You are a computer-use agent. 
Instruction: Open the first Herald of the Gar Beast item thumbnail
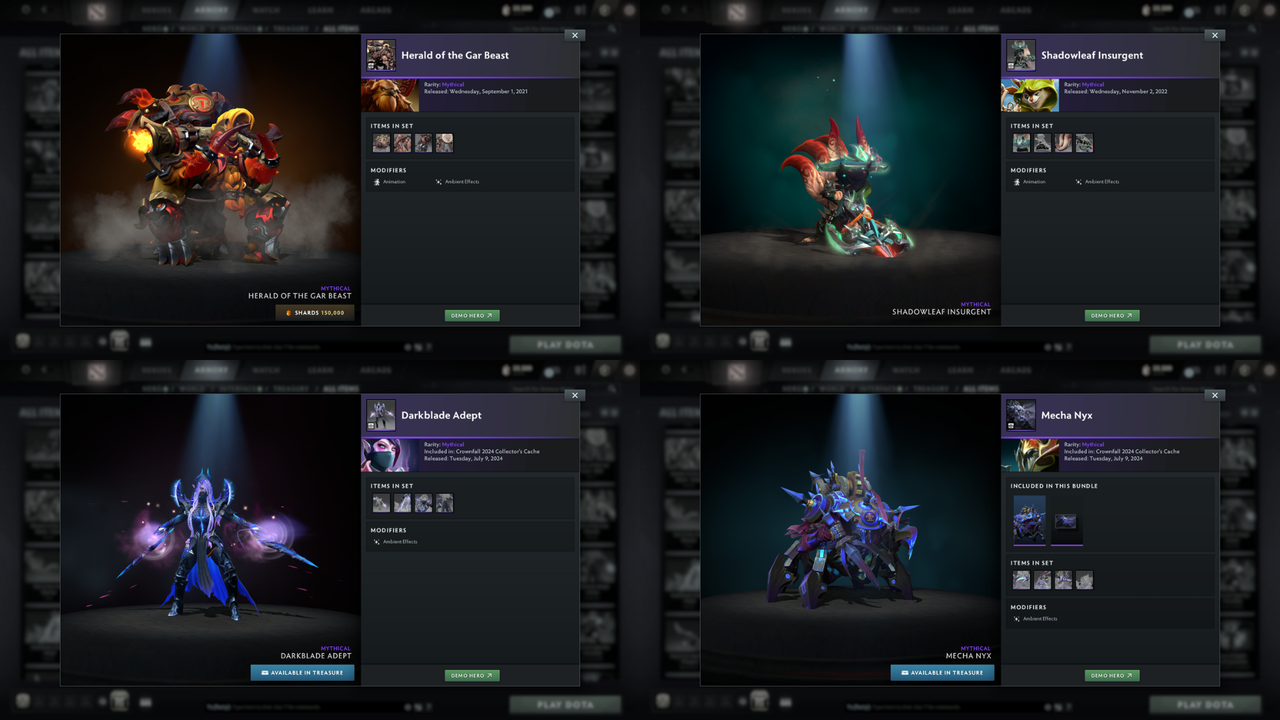coord(381,142)
